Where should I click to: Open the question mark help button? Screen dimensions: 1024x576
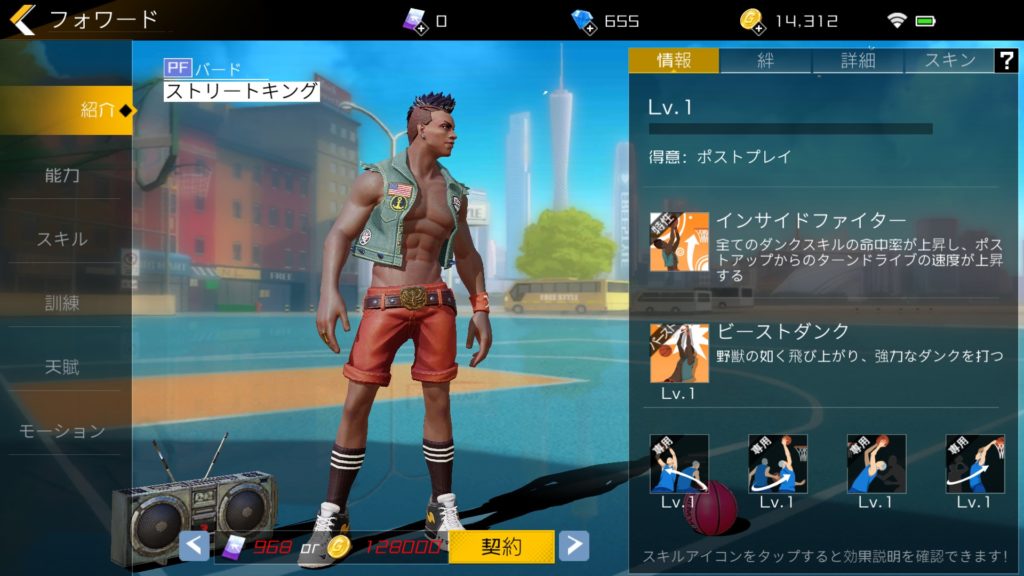tap(1006, 60)
